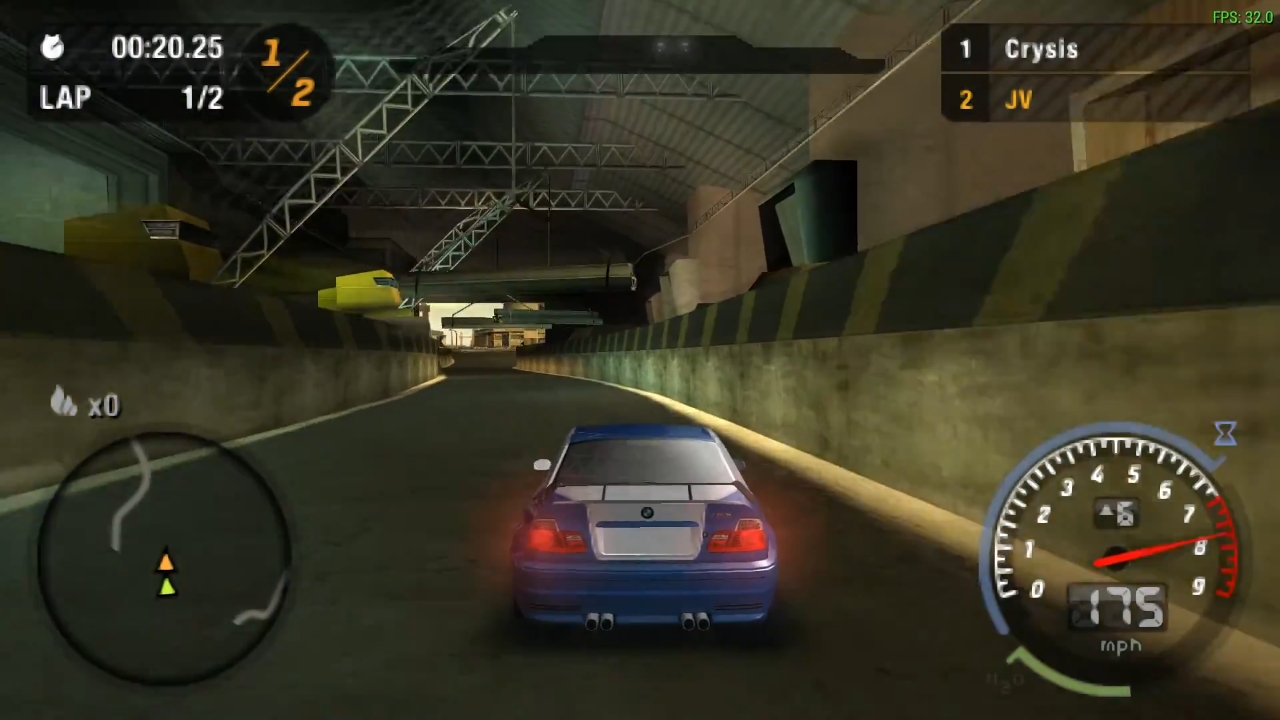Toggle the FPS: 32.0 counter display
Screen dimensions: 1280x720
(1241, 16)
